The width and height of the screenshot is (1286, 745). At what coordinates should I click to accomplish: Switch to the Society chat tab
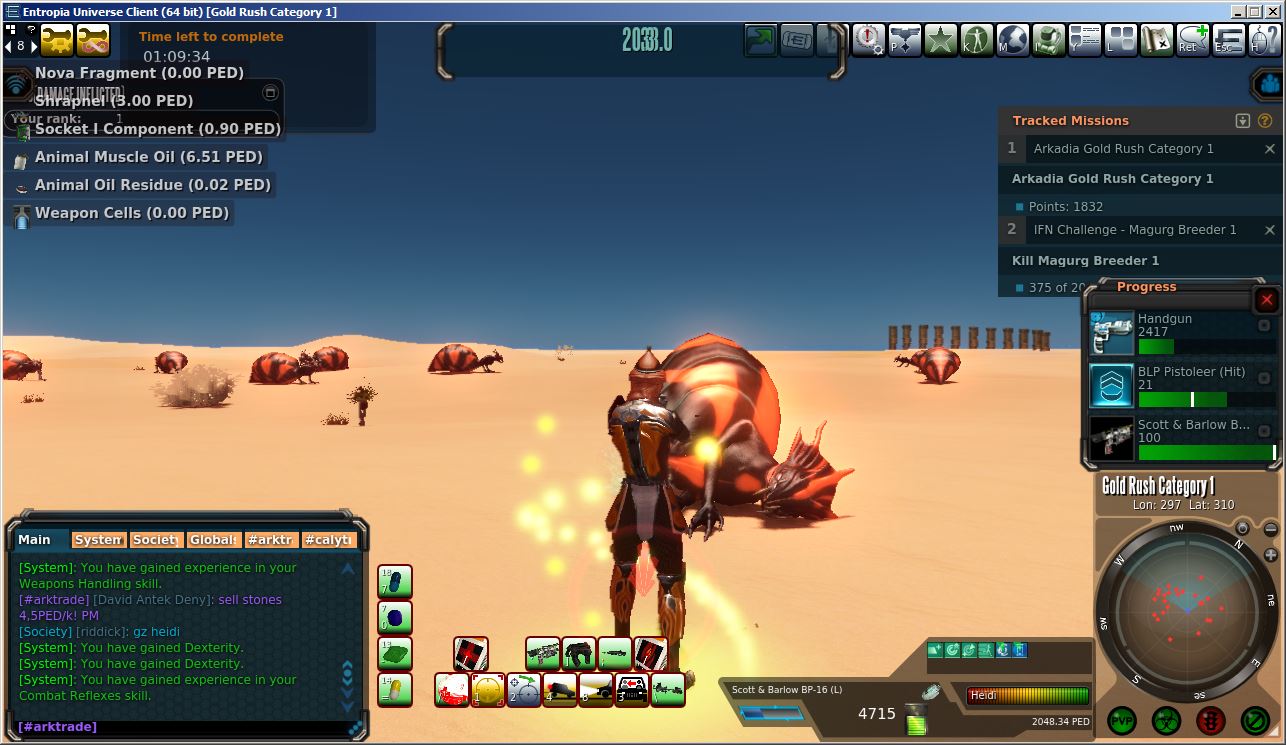tap(155, 540)
